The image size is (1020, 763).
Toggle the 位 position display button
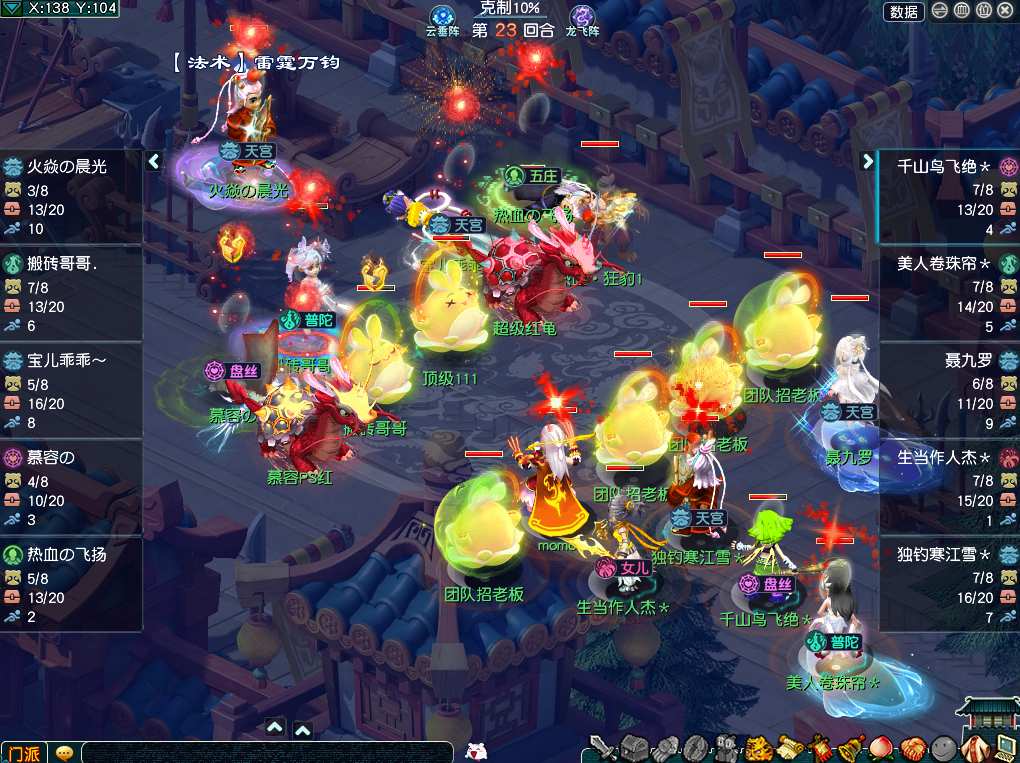983,11
